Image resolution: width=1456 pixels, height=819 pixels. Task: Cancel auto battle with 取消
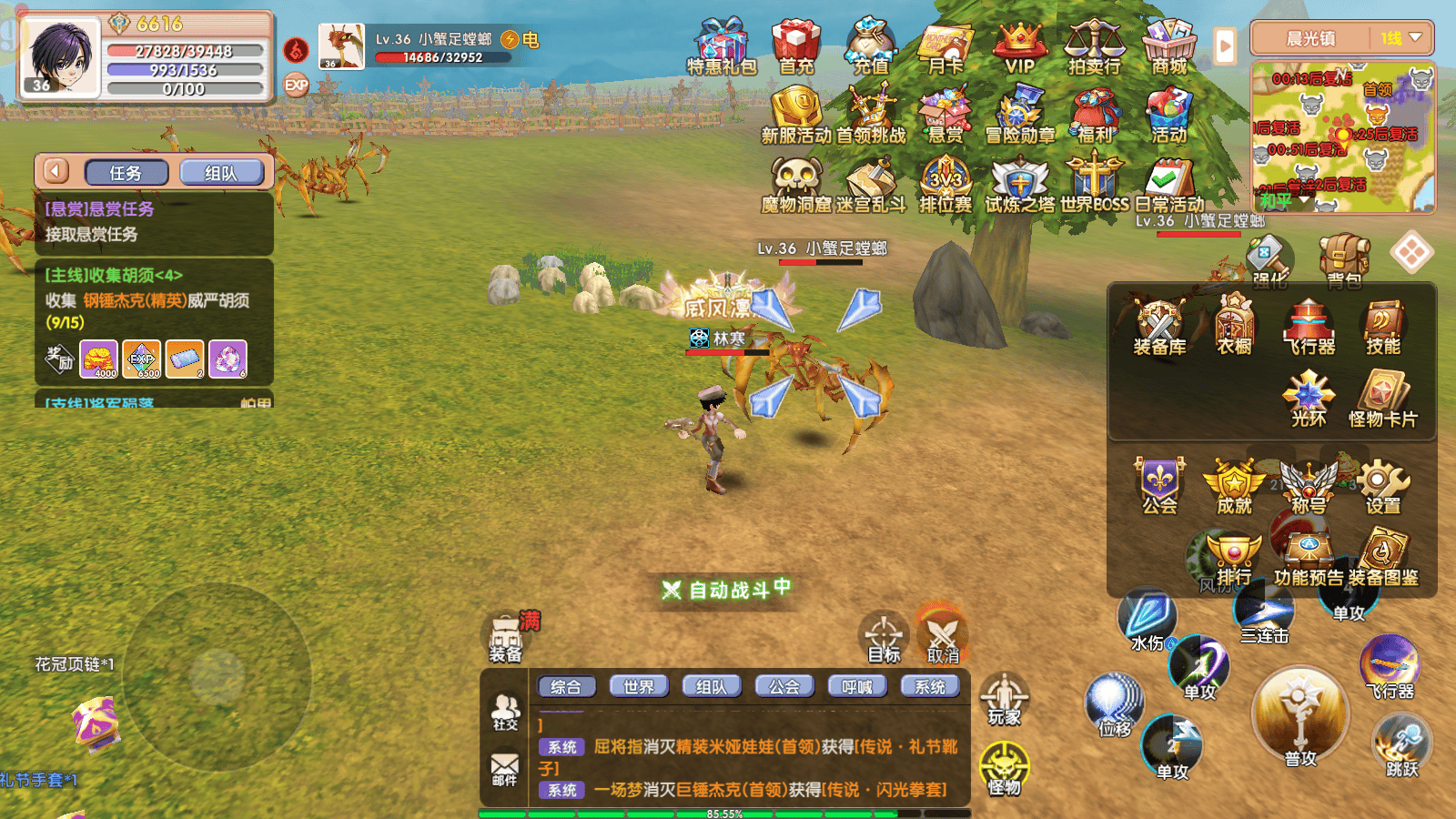click(943, 637)
